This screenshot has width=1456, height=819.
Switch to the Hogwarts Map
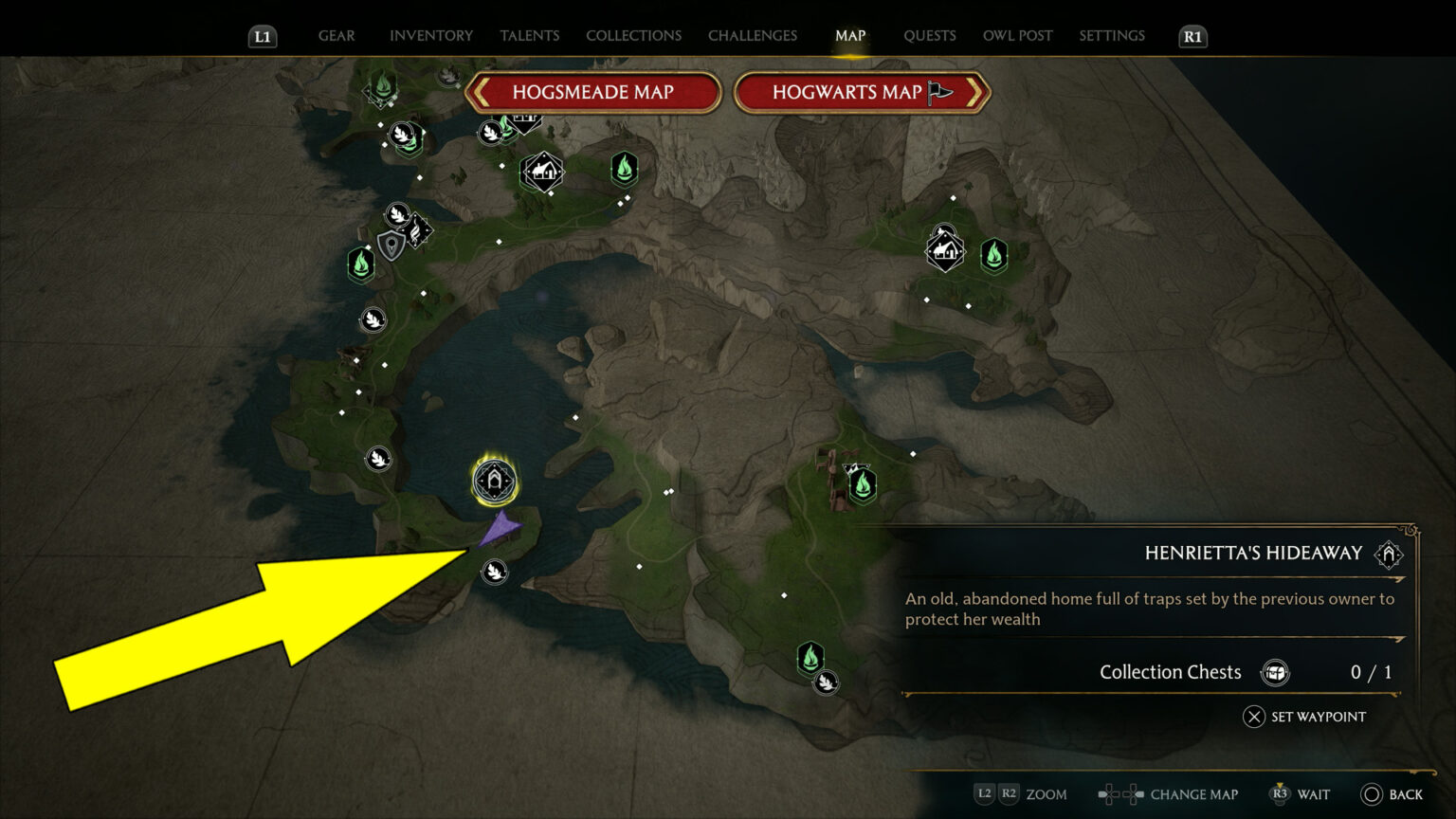[861, 93]
